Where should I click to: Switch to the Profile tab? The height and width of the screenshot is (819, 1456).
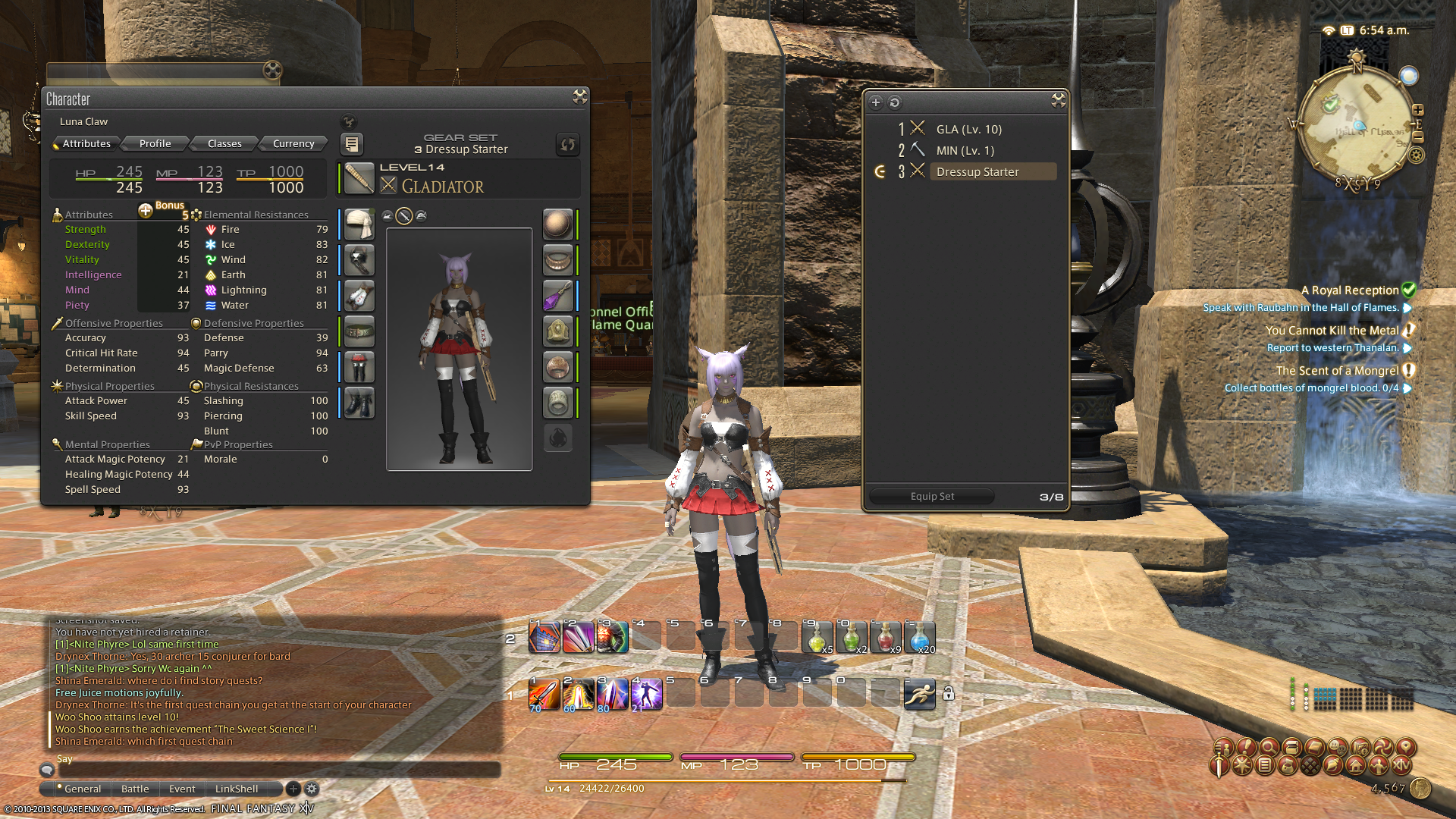tap(155, 143)
